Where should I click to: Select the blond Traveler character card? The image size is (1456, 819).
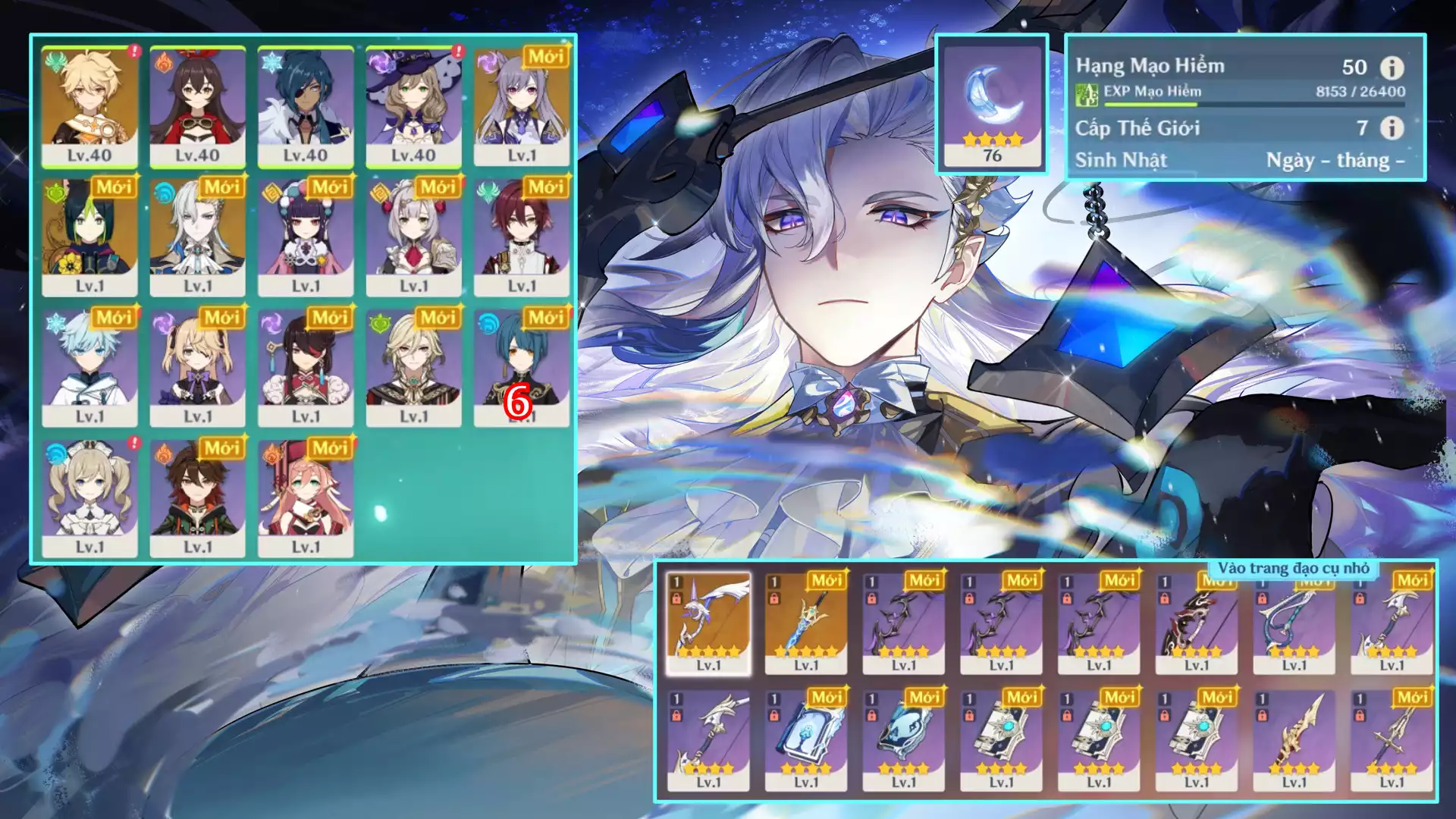89,106
